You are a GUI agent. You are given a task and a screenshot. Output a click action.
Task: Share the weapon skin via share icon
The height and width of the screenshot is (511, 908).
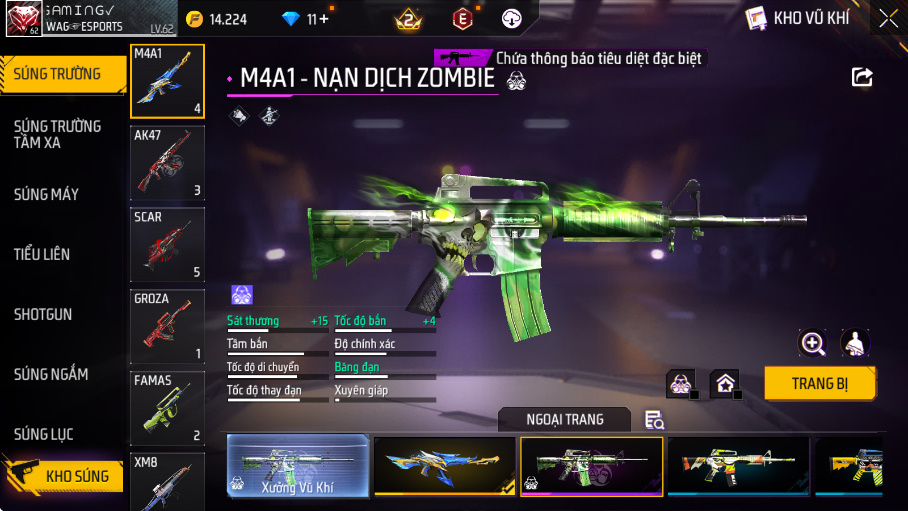coord(862,77)
